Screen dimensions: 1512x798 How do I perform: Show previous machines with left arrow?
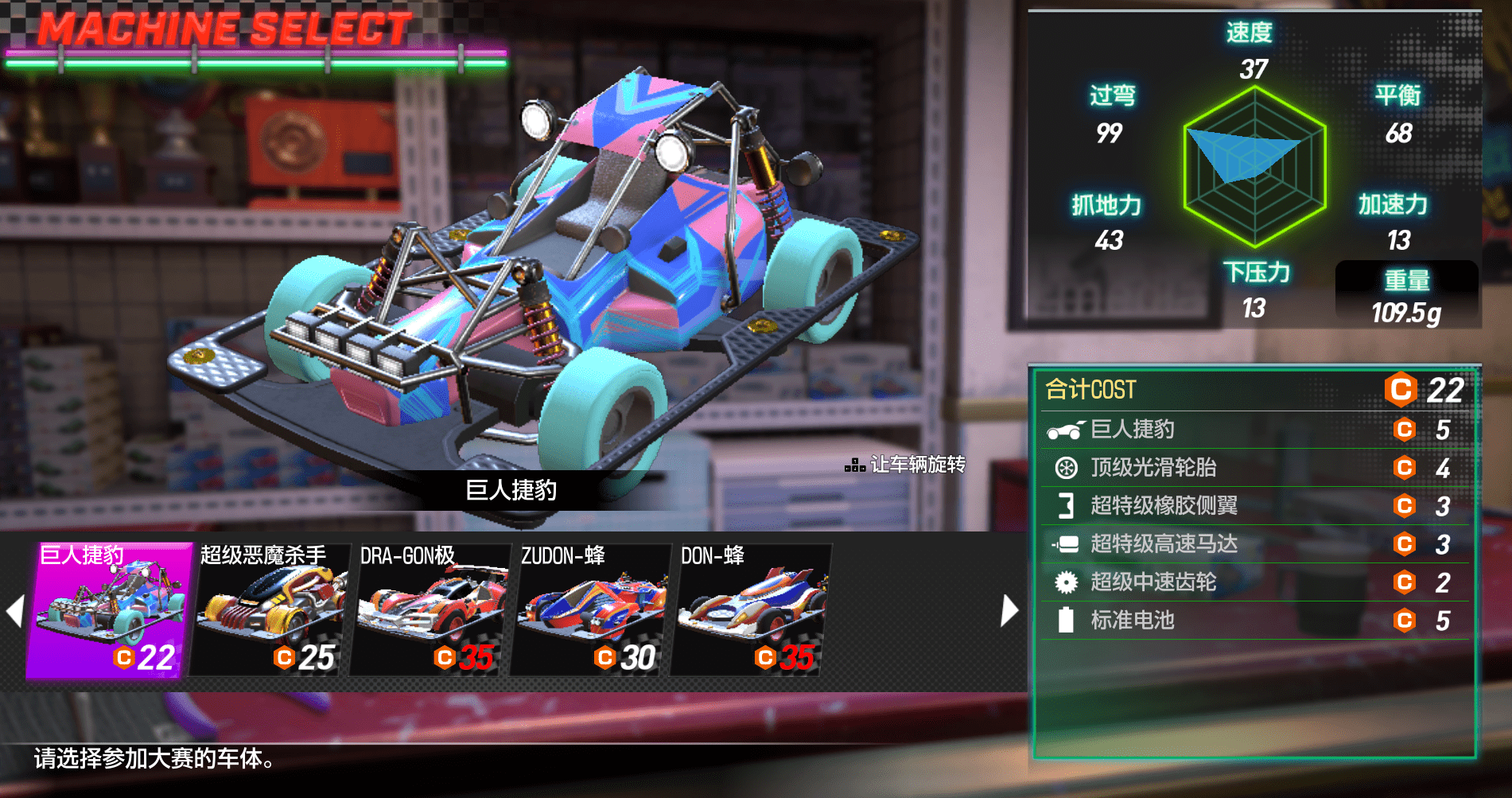14,611
